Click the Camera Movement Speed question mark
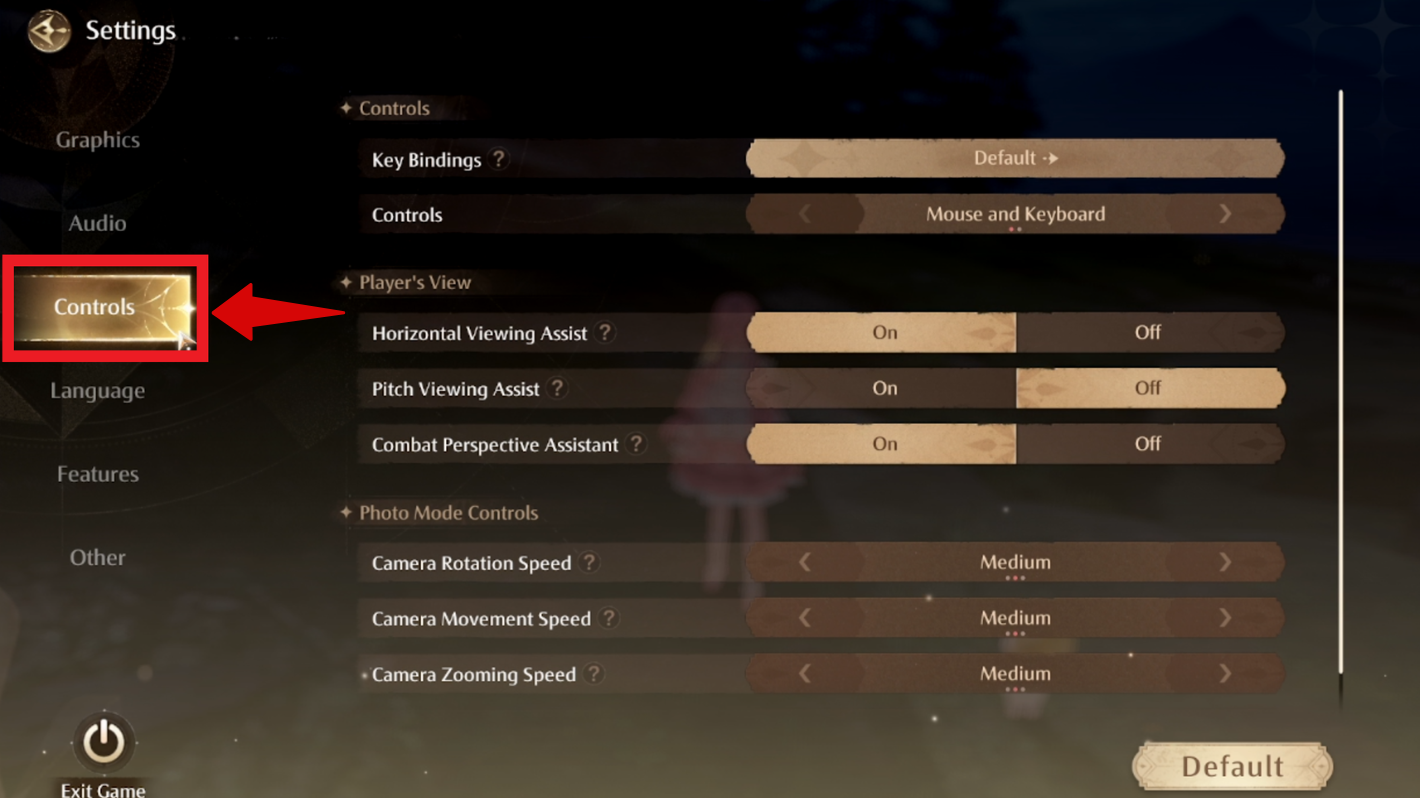The height and width of the screenshot is (798, 1420). pos(611,619)
